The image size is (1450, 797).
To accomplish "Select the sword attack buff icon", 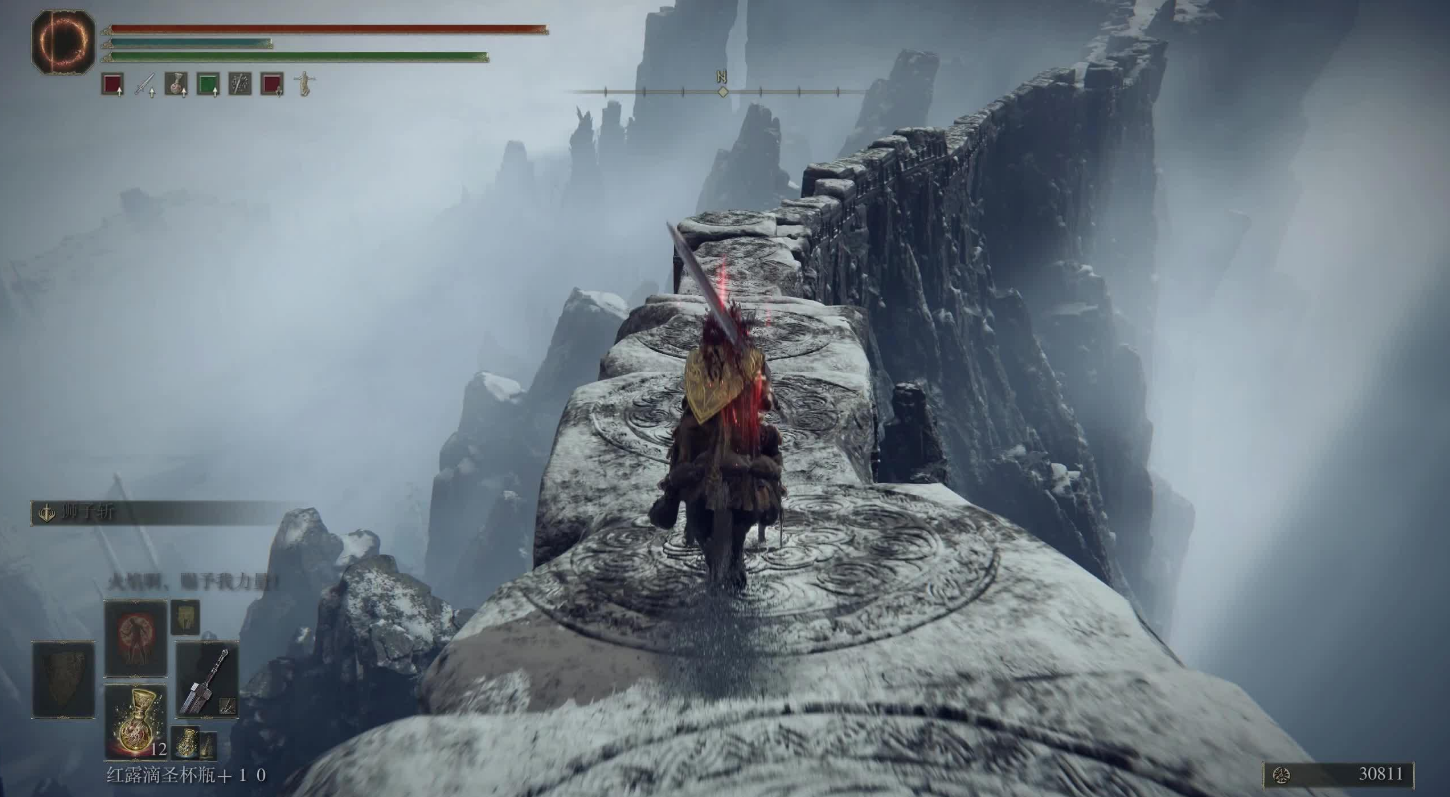I will pyautogui.click(x=144, y=84).
